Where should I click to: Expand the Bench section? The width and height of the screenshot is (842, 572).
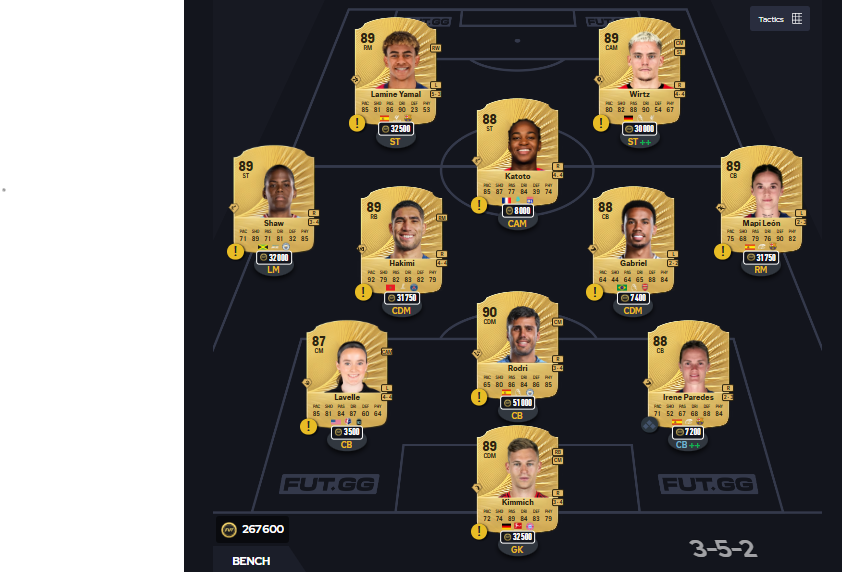[x=251, y=561]
